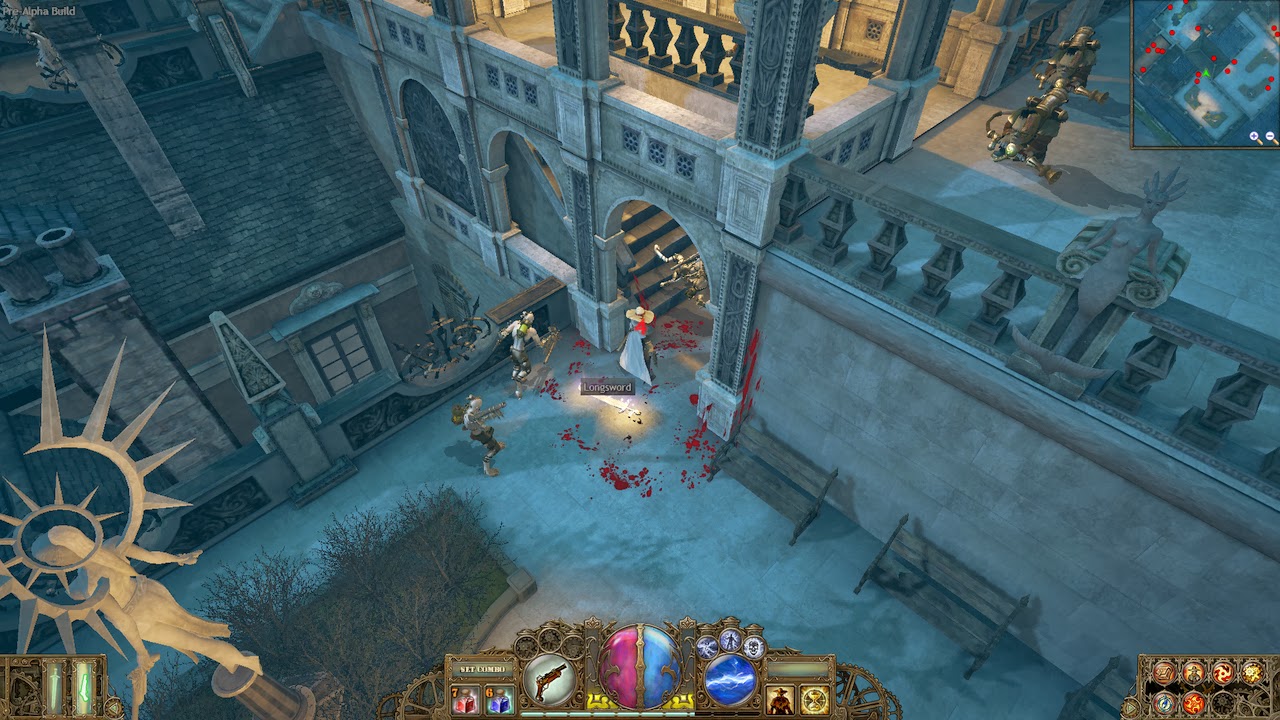1280x720 pixels.
Task: Click the golden hourglass ability icon
Action: click(815, 699)
